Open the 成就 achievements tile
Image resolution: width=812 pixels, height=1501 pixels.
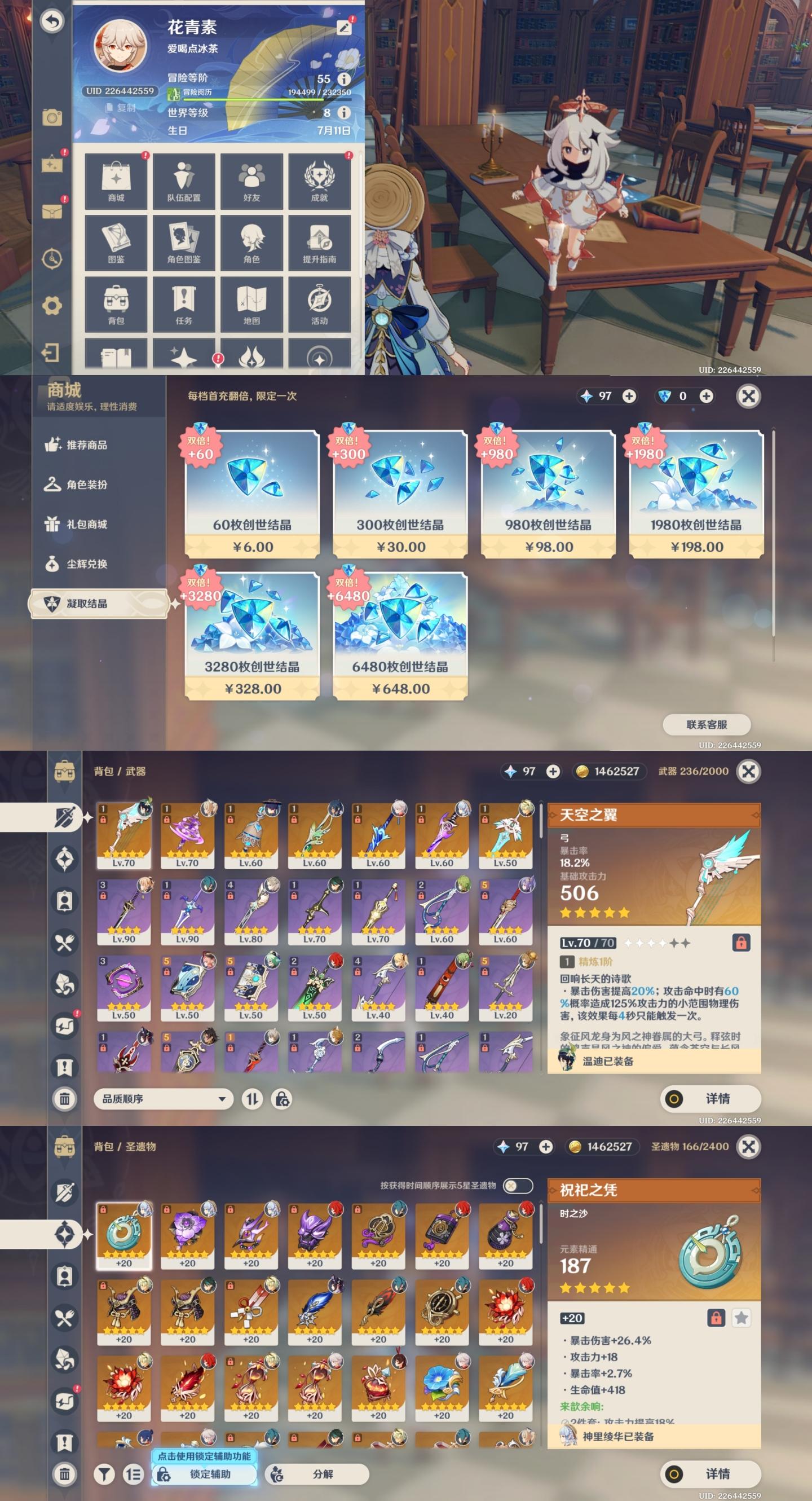pos(319,182)
